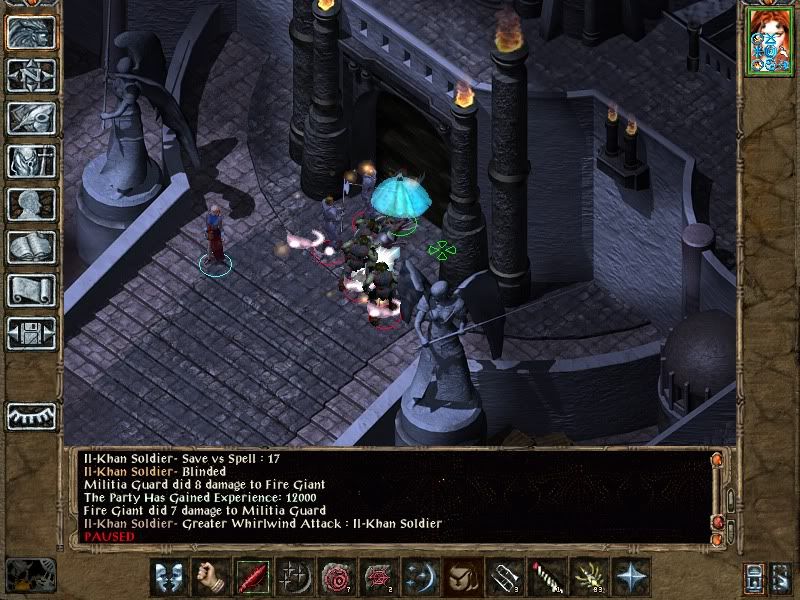The image size is (800, 600).
Task: Open the area map with the compass button
Action: click(30, 76)
